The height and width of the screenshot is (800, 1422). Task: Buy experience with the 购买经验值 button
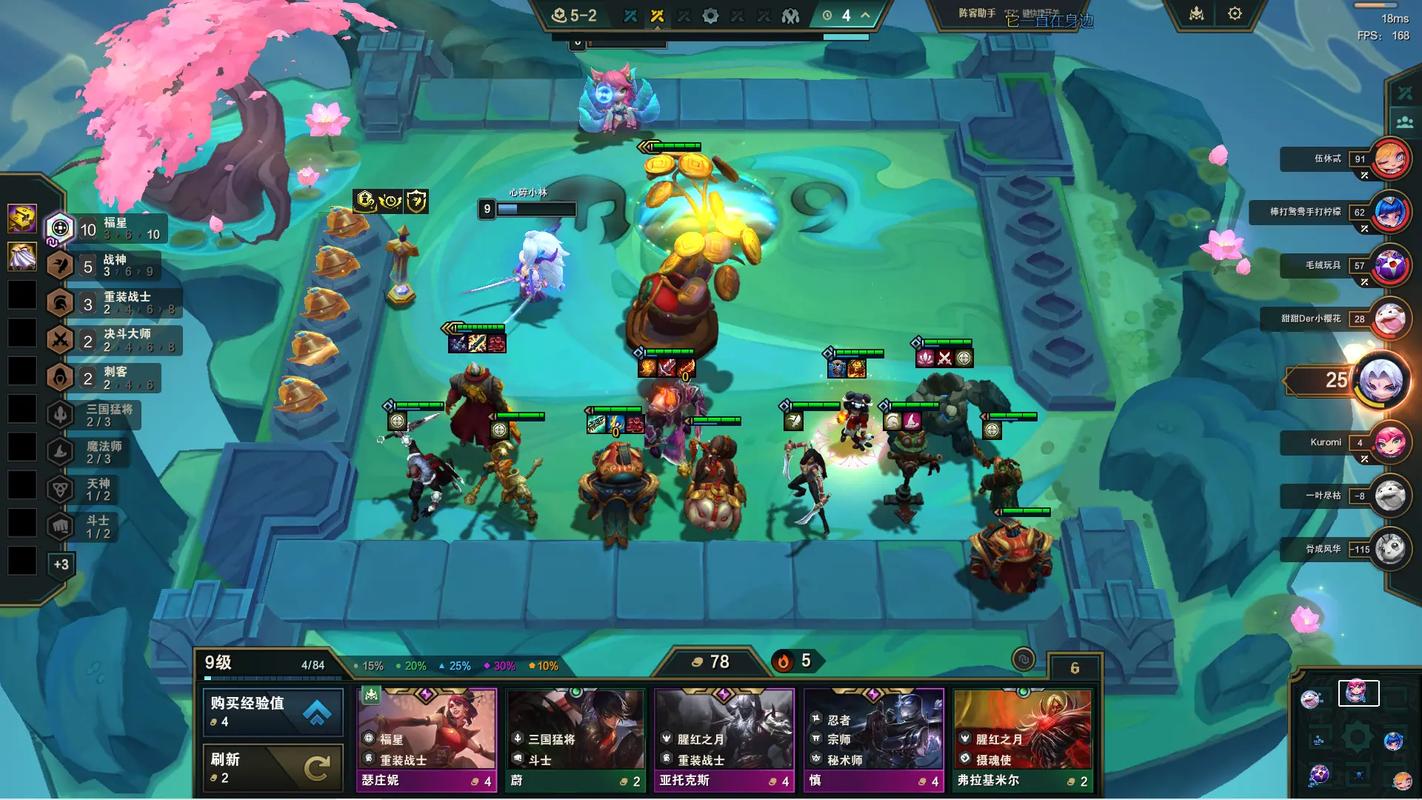pos(273,712)
